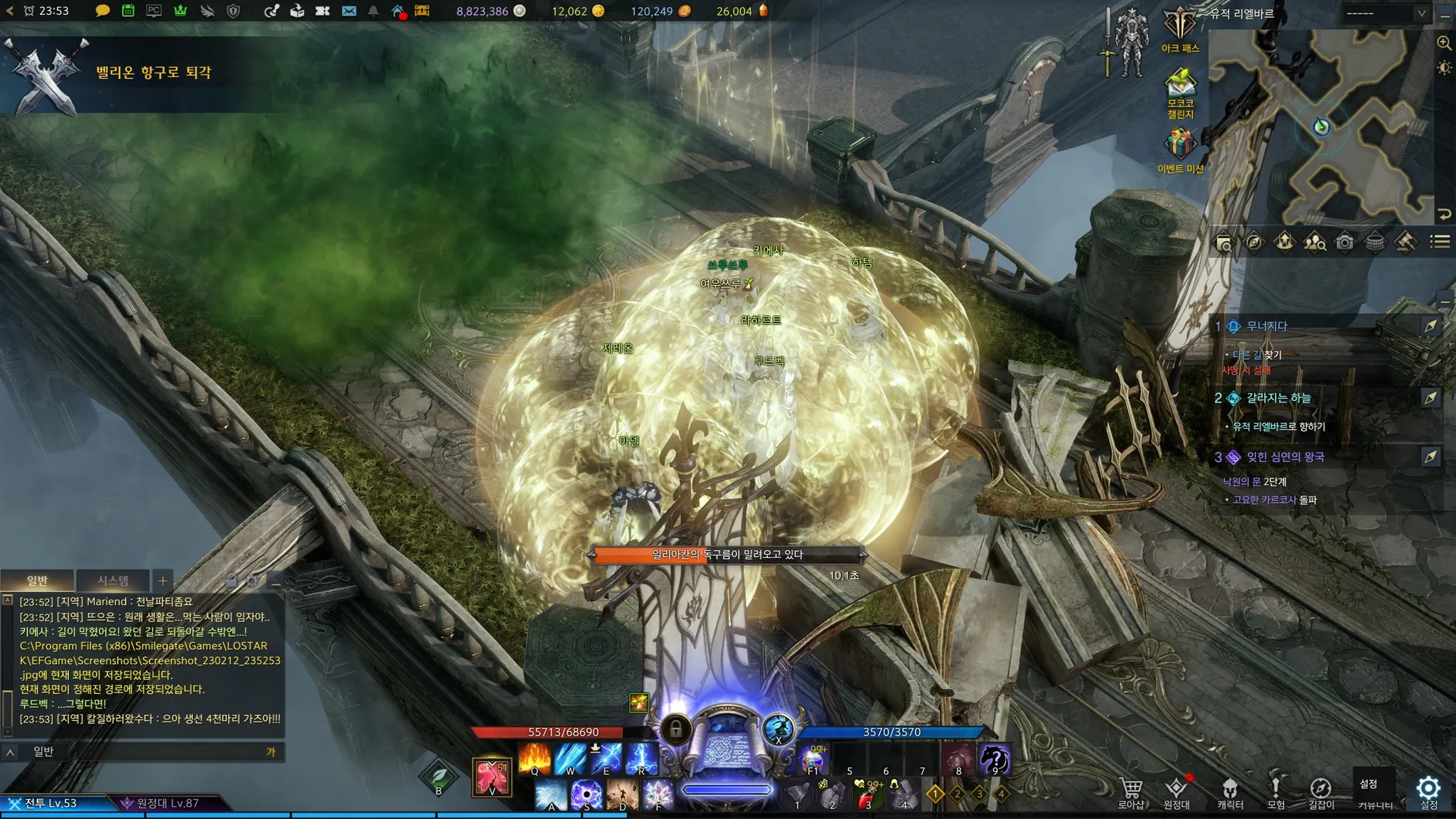Open the 캐릭터 character menu

1230,793
